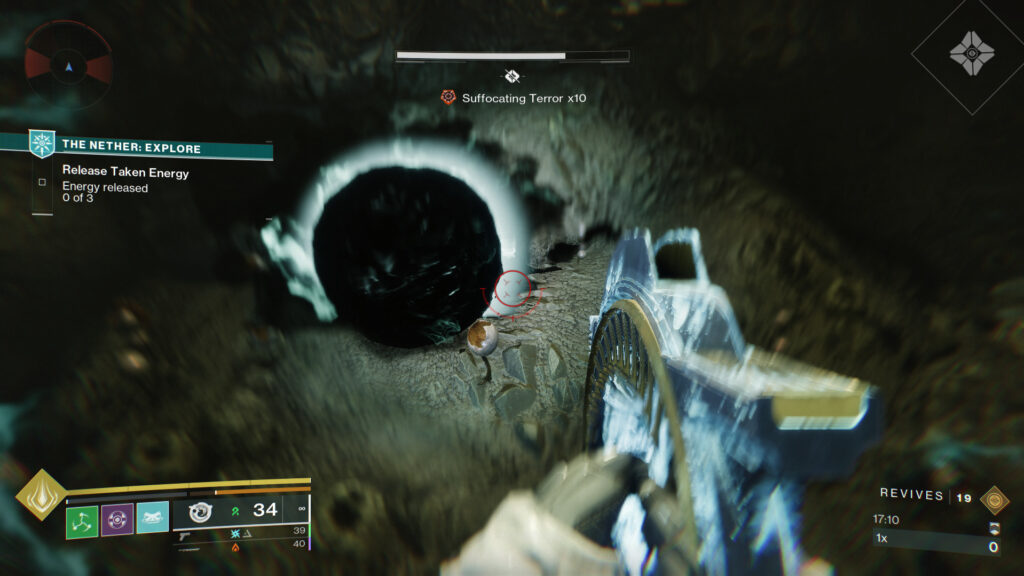Open the Ghost icon in the corner
This screenshot has height=576, width=1024.
(x=971, y=51)
